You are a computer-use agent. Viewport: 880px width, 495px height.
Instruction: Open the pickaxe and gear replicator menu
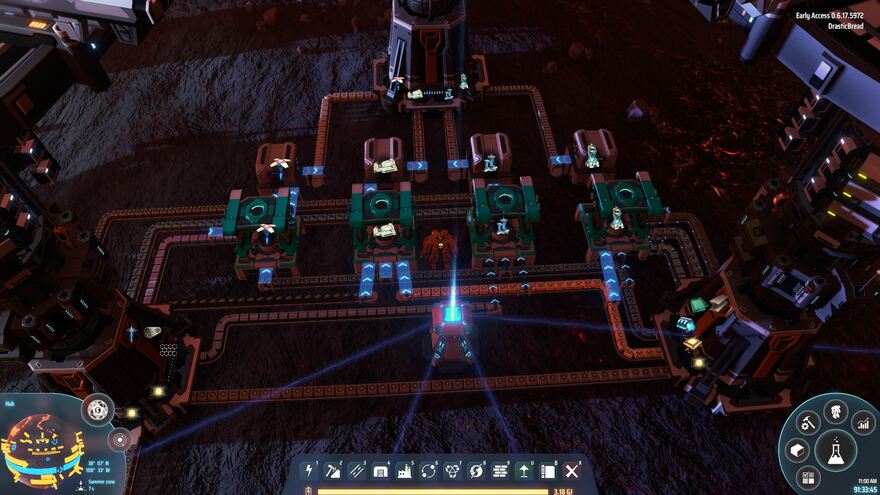(808, 424)
